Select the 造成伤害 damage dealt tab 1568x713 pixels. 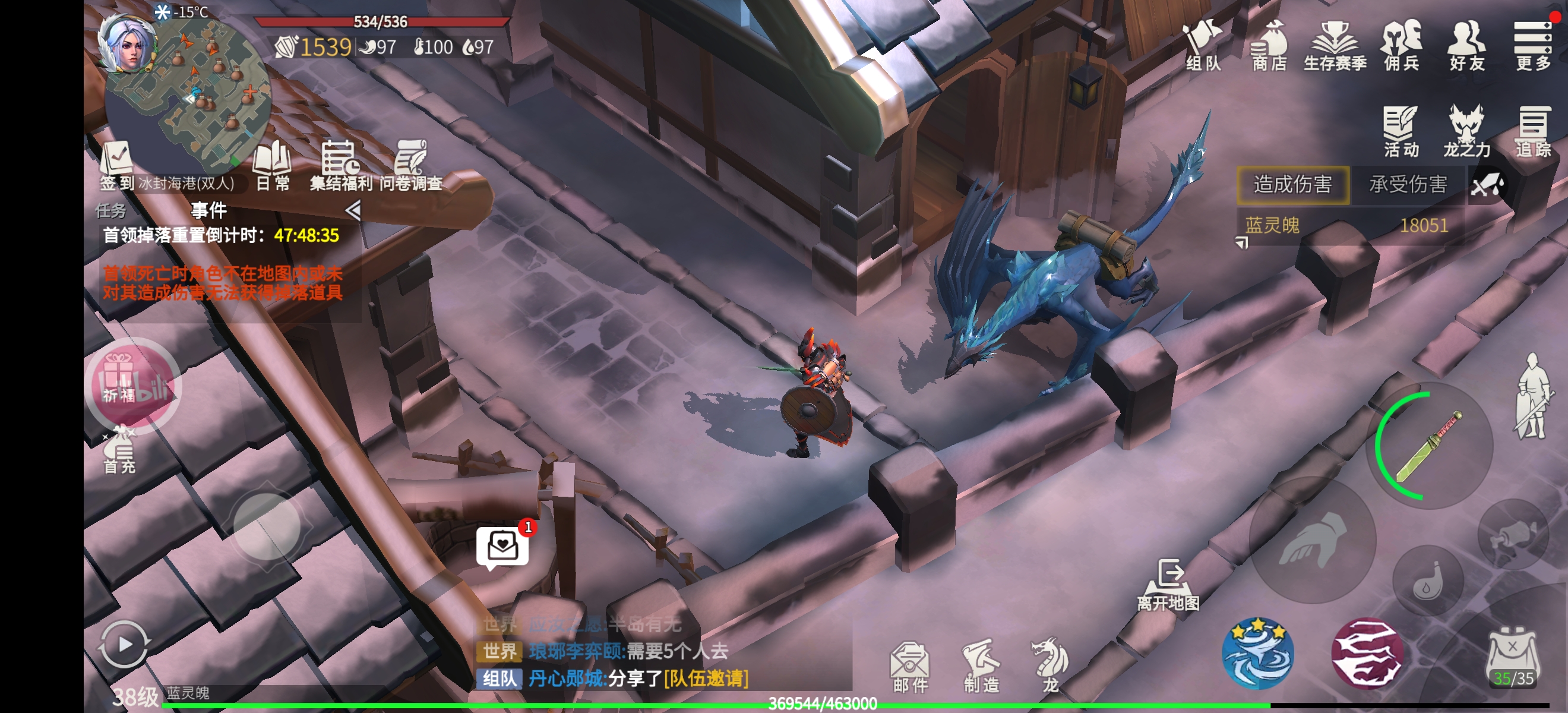(1293, 184)
